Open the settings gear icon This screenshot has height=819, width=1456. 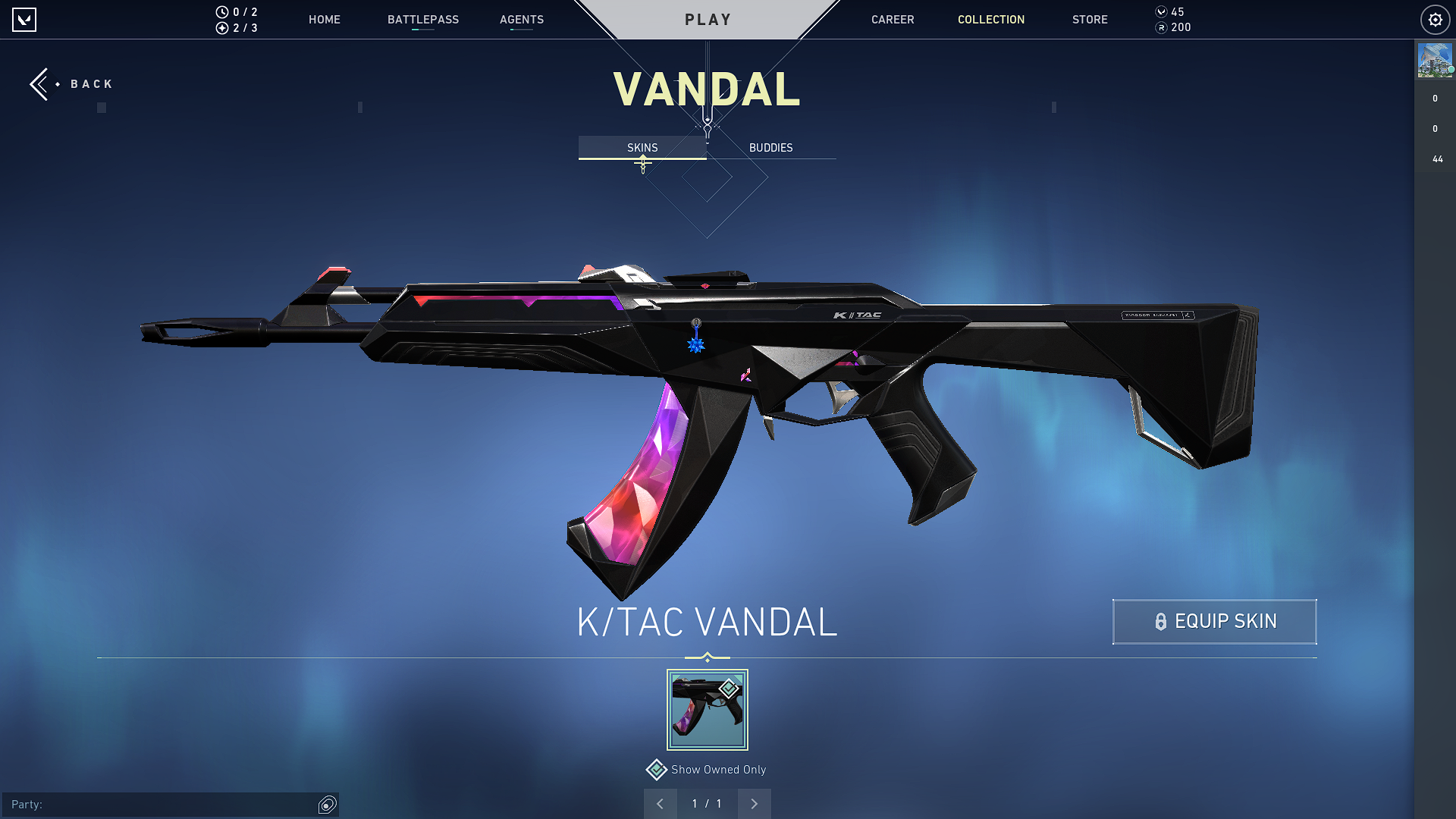coord(1435,20)
